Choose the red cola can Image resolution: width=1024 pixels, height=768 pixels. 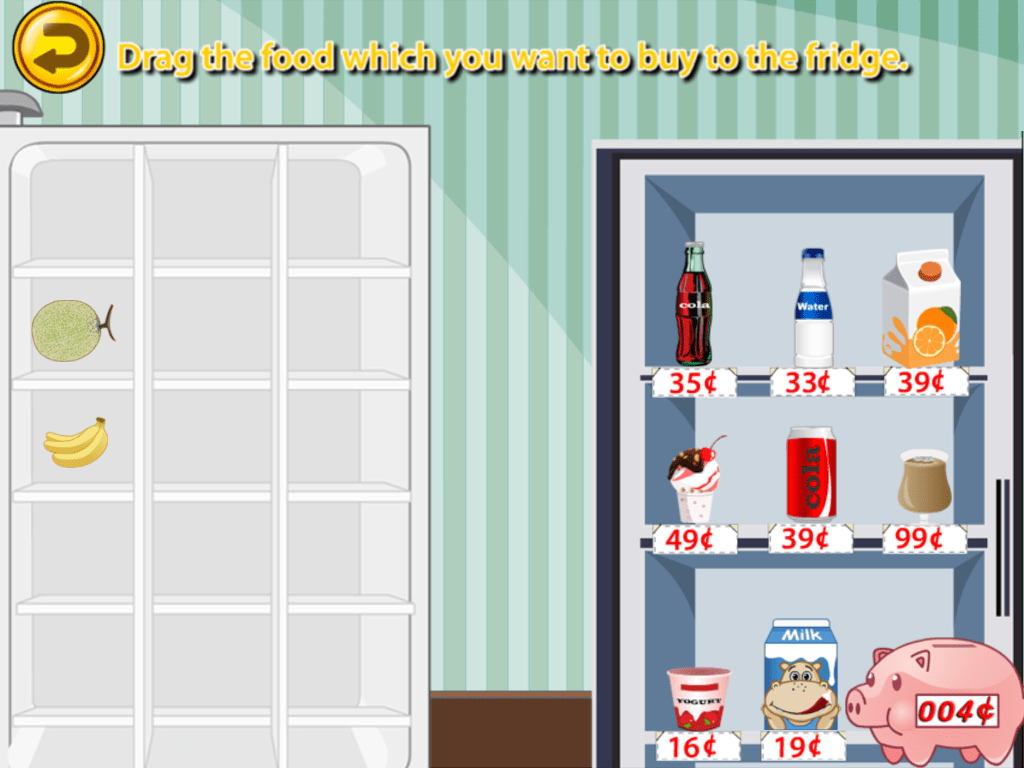click(x=811, y=473)
